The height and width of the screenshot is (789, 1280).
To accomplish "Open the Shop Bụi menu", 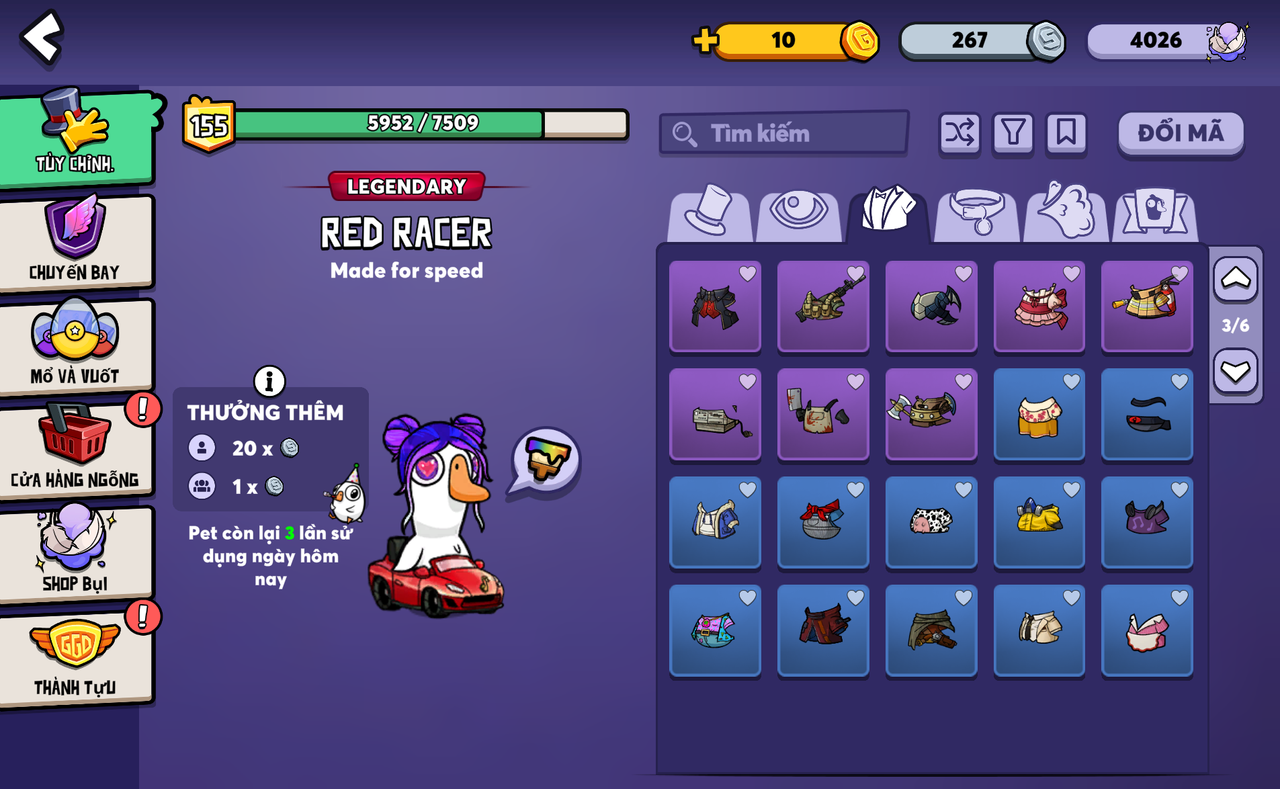I will point(76,553).
